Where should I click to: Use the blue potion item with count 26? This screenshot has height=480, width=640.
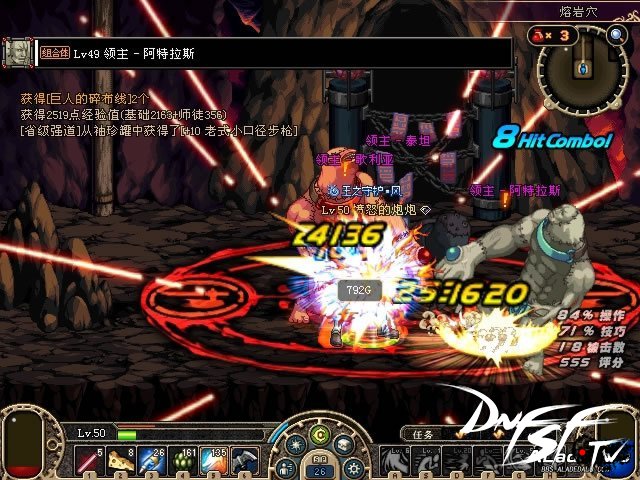tap(150, 460)
